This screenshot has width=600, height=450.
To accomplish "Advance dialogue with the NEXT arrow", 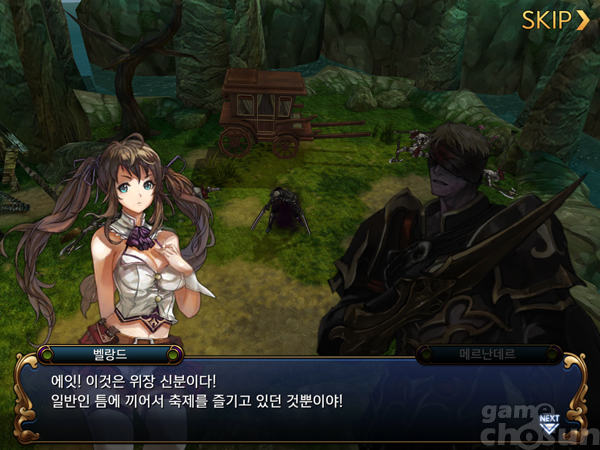I will (x=548, y=421).
